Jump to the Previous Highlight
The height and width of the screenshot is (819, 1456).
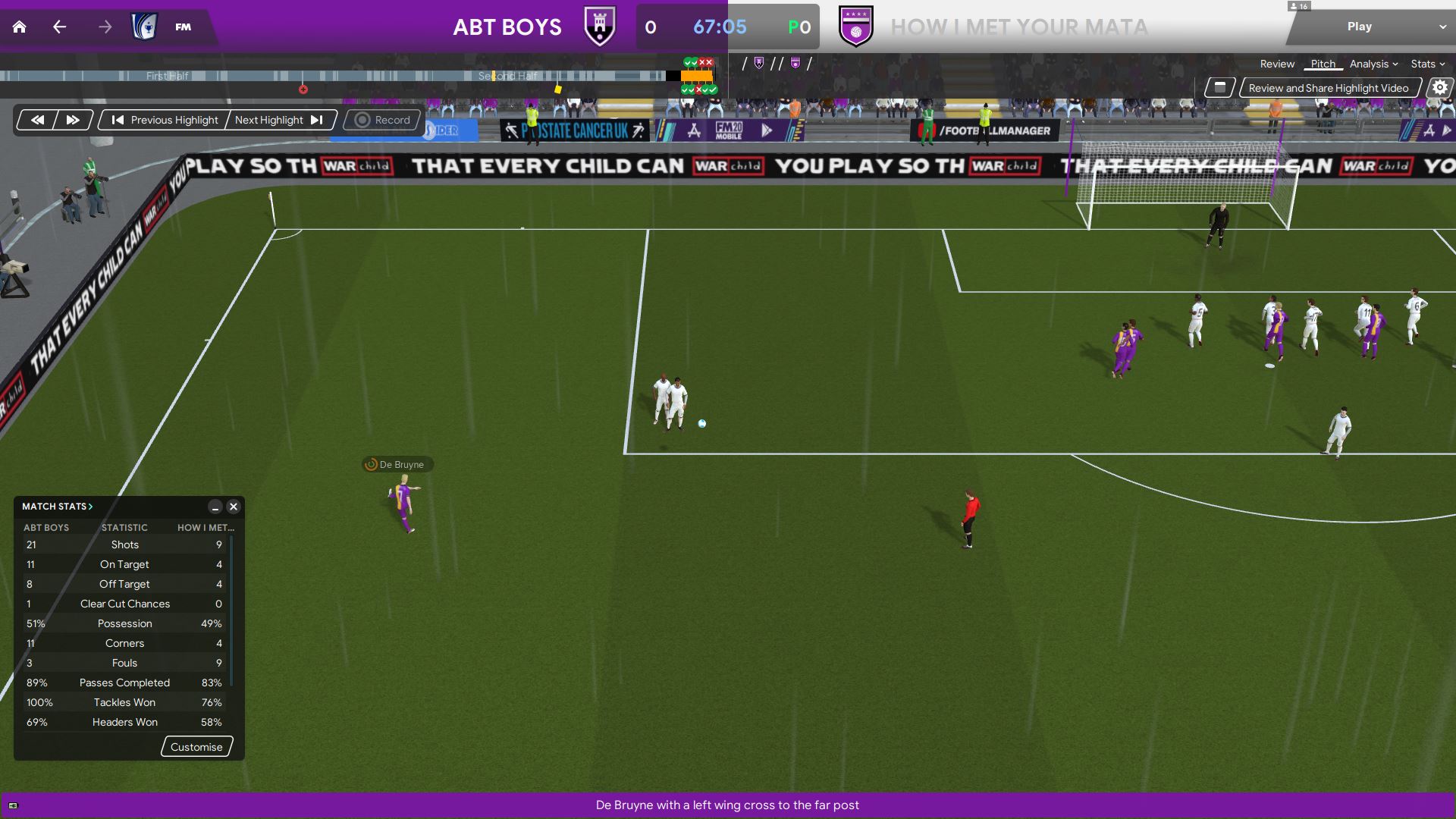tap(165, 120)
